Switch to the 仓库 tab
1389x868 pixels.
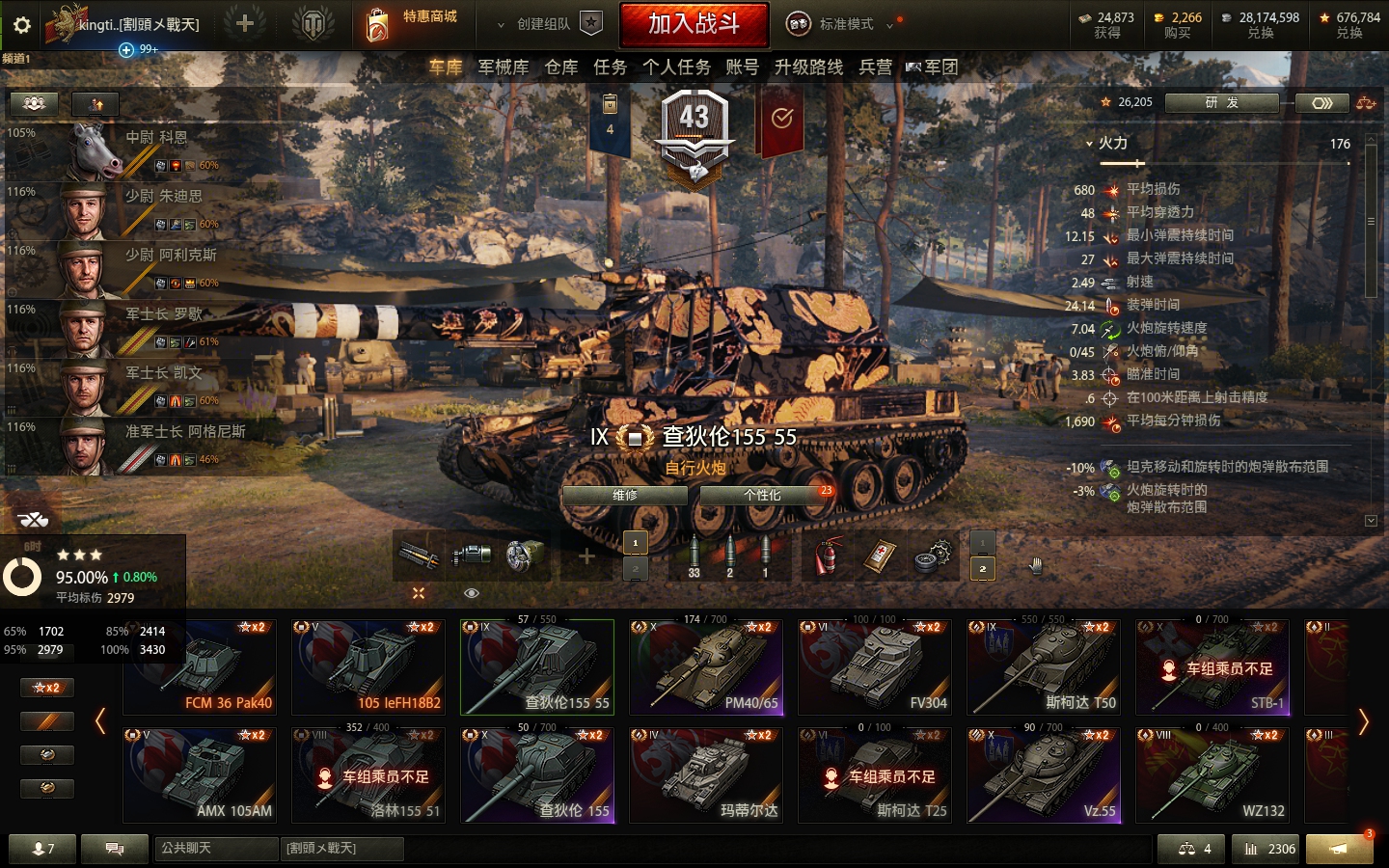(x=561, y=68)
